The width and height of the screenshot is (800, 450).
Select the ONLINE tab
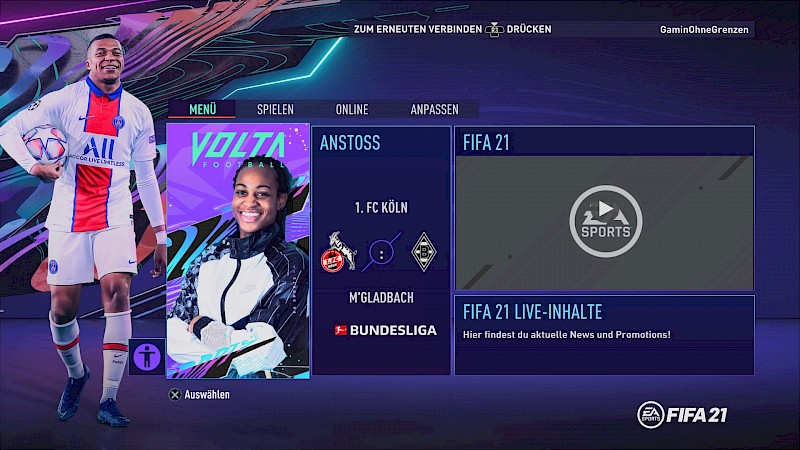352,109
